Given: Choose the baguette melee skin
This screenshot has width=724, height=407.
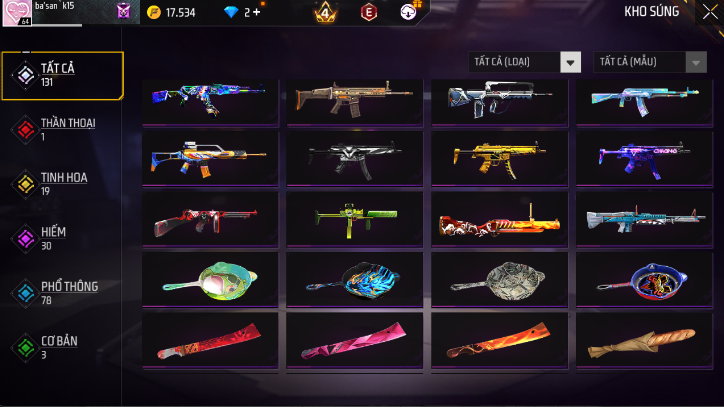Looking at the screenshot, I should tap(643, 340).
